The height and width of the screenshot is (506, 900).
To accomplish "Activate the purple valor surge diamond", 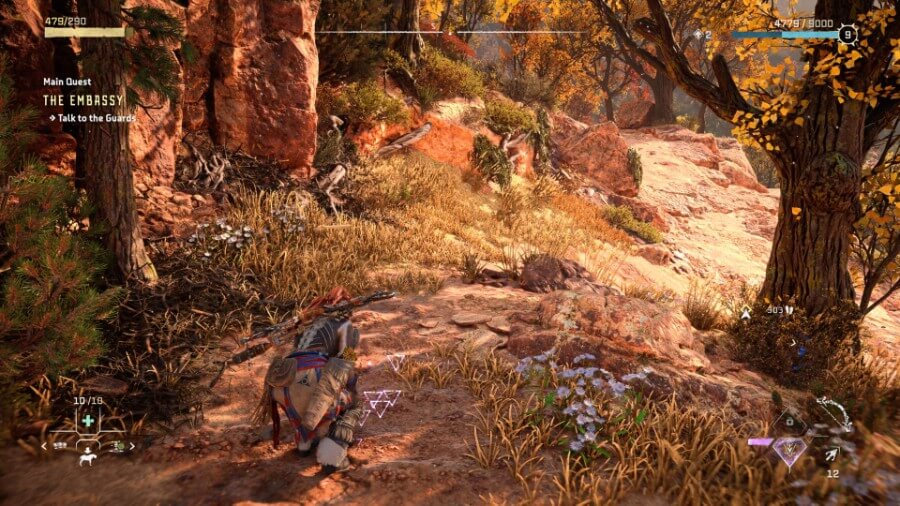I will point(790,451).
